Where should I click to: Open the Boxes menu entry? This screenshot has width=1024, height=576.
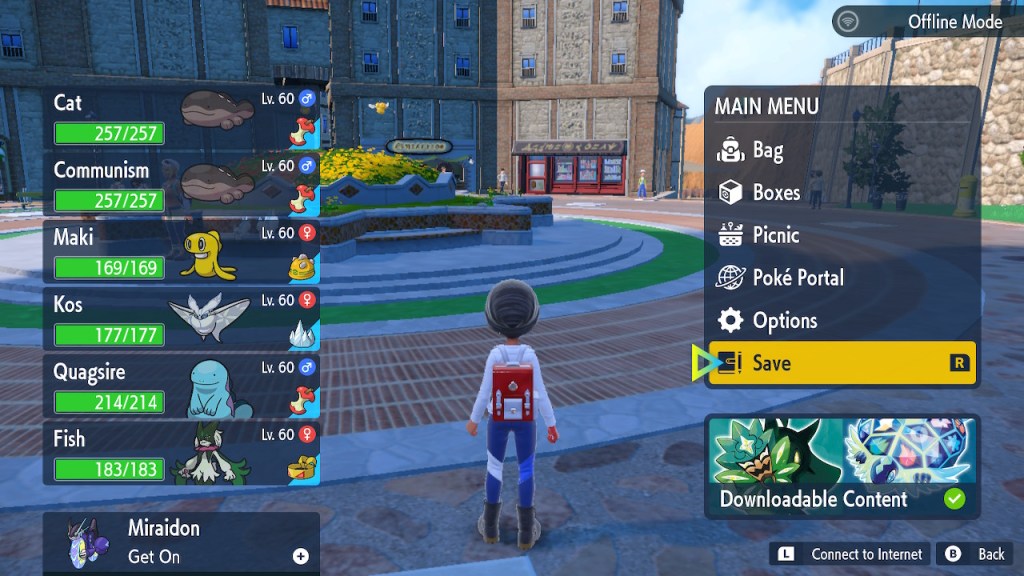tap(776, 193)
